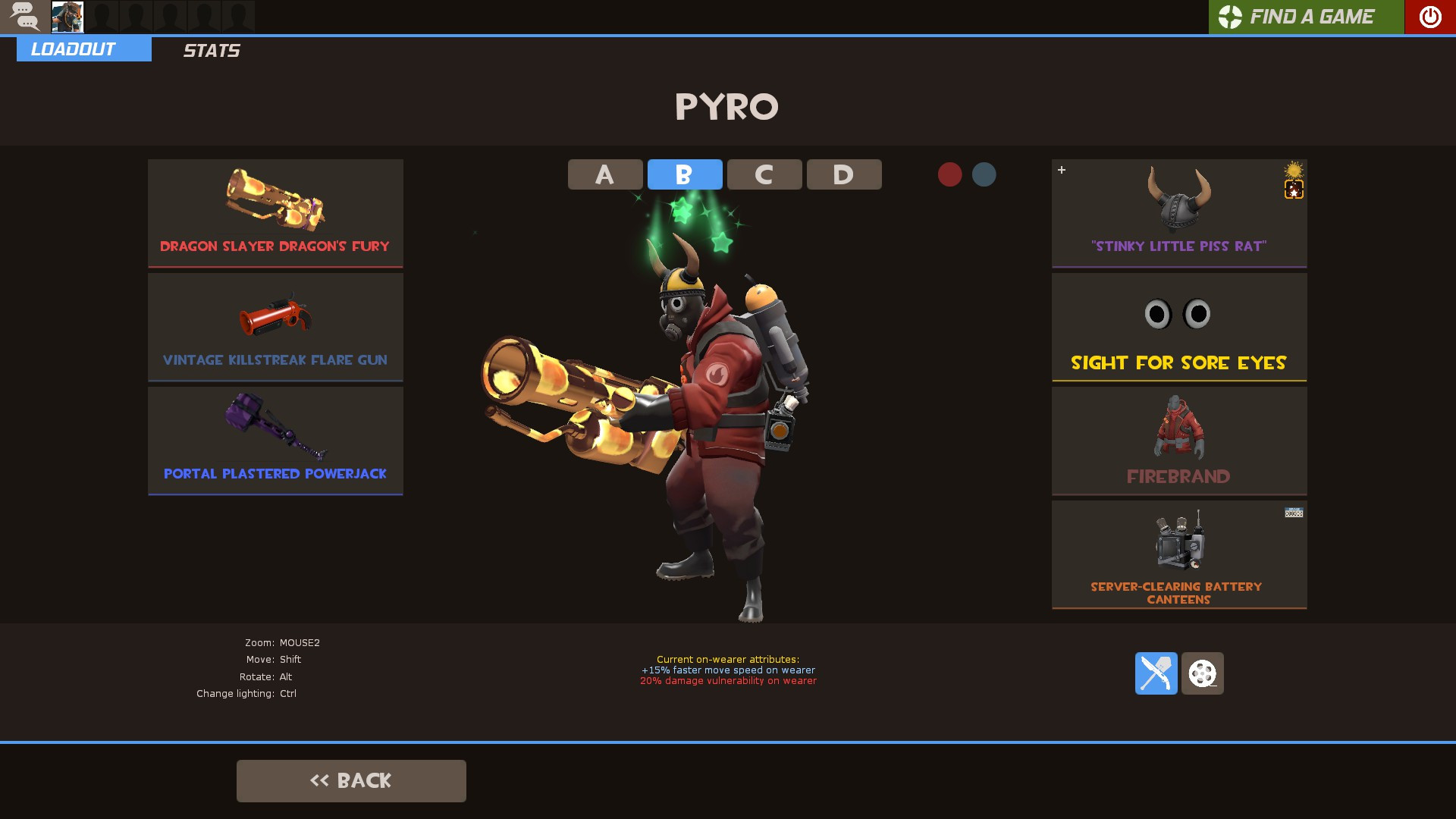This screenshot has width=1456, height=819.
Task: Click the plus icon to add a cosmetic
Action: pyautogui.click(x=1062, y=170)
